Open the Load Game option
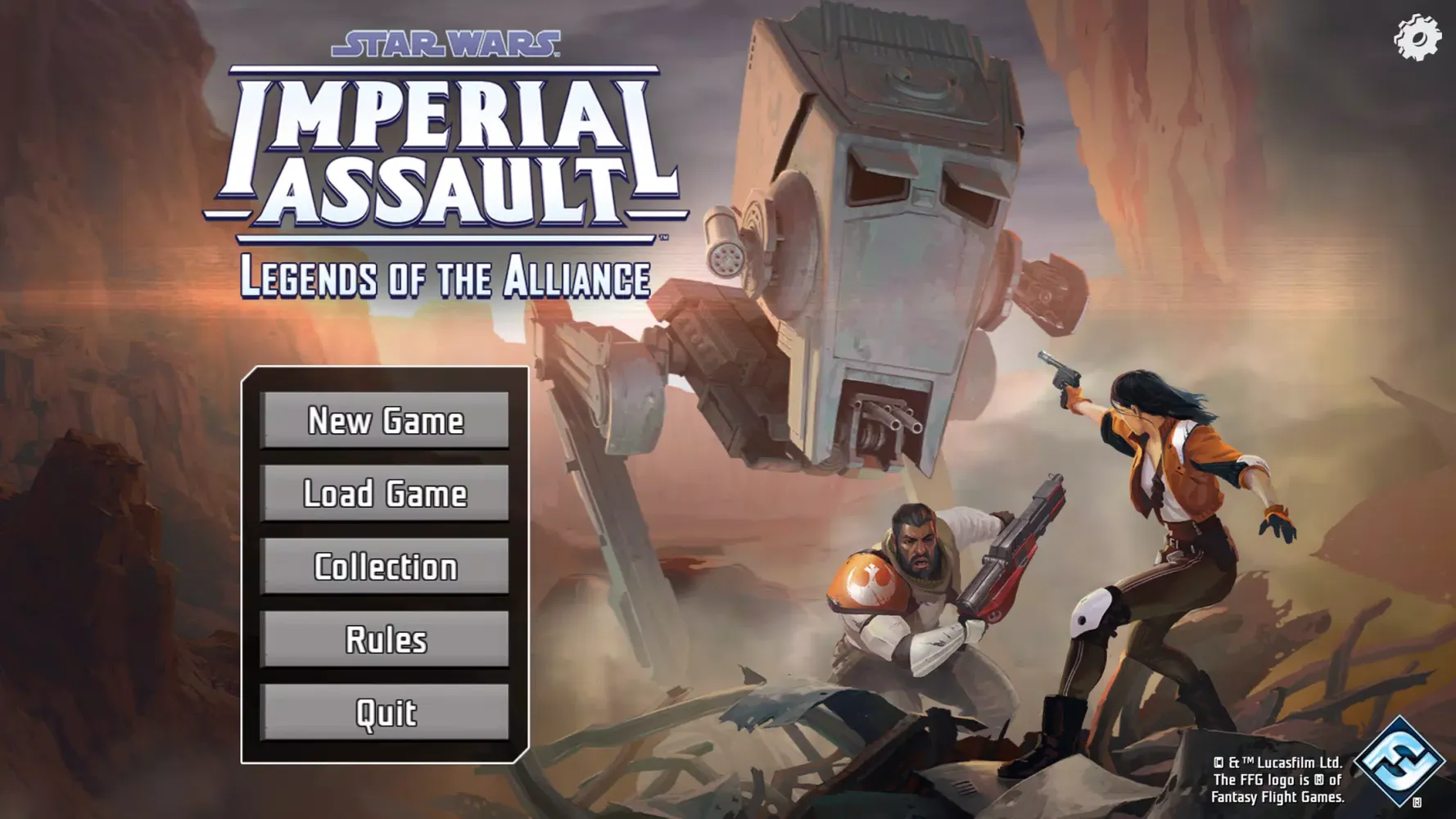The image size is (1456, 819). [x=385, y=494]
